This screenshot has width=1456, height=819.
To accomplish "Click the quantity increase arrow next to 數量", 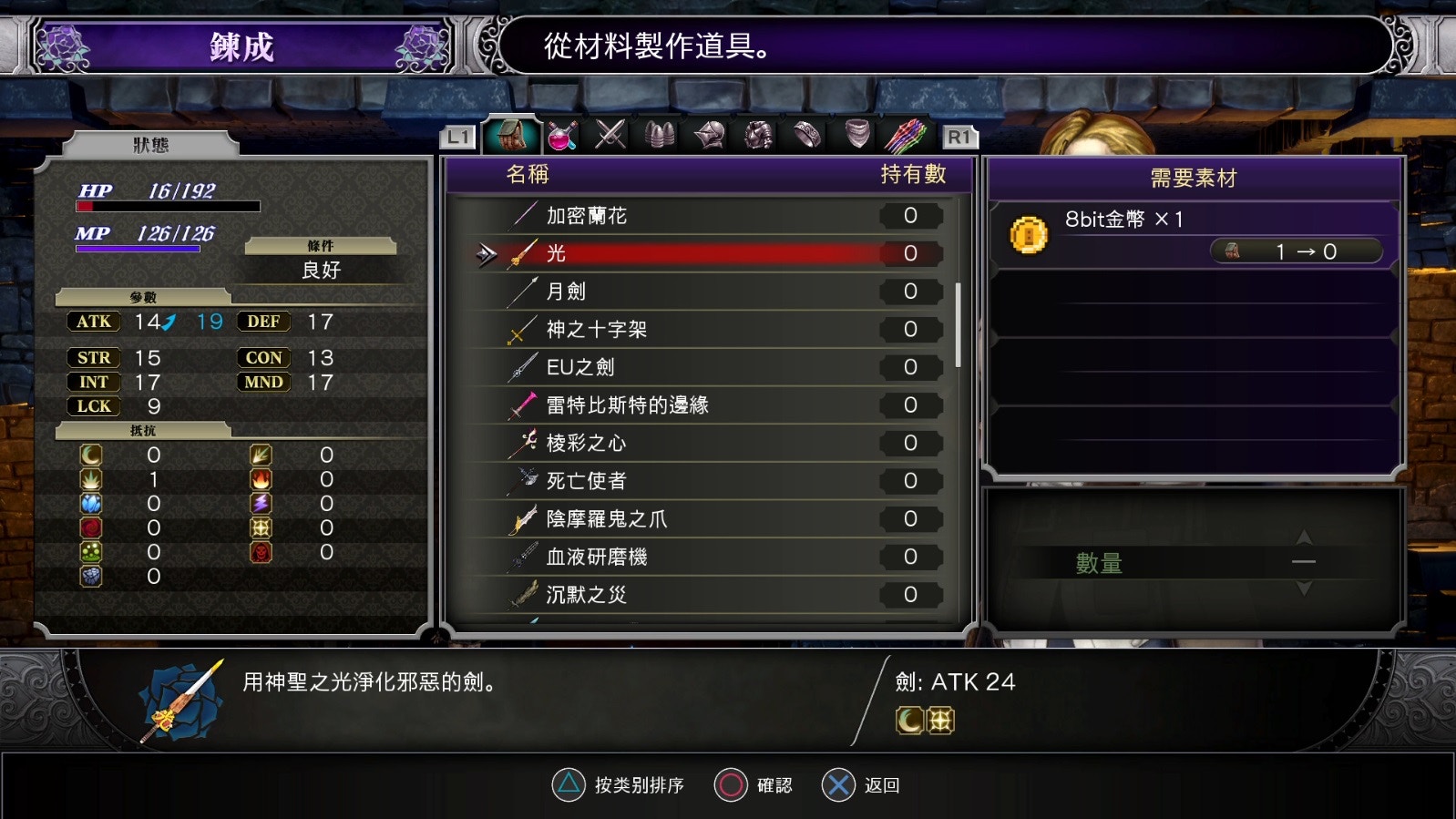I will pyautogui.click(x=1303, y=537).
